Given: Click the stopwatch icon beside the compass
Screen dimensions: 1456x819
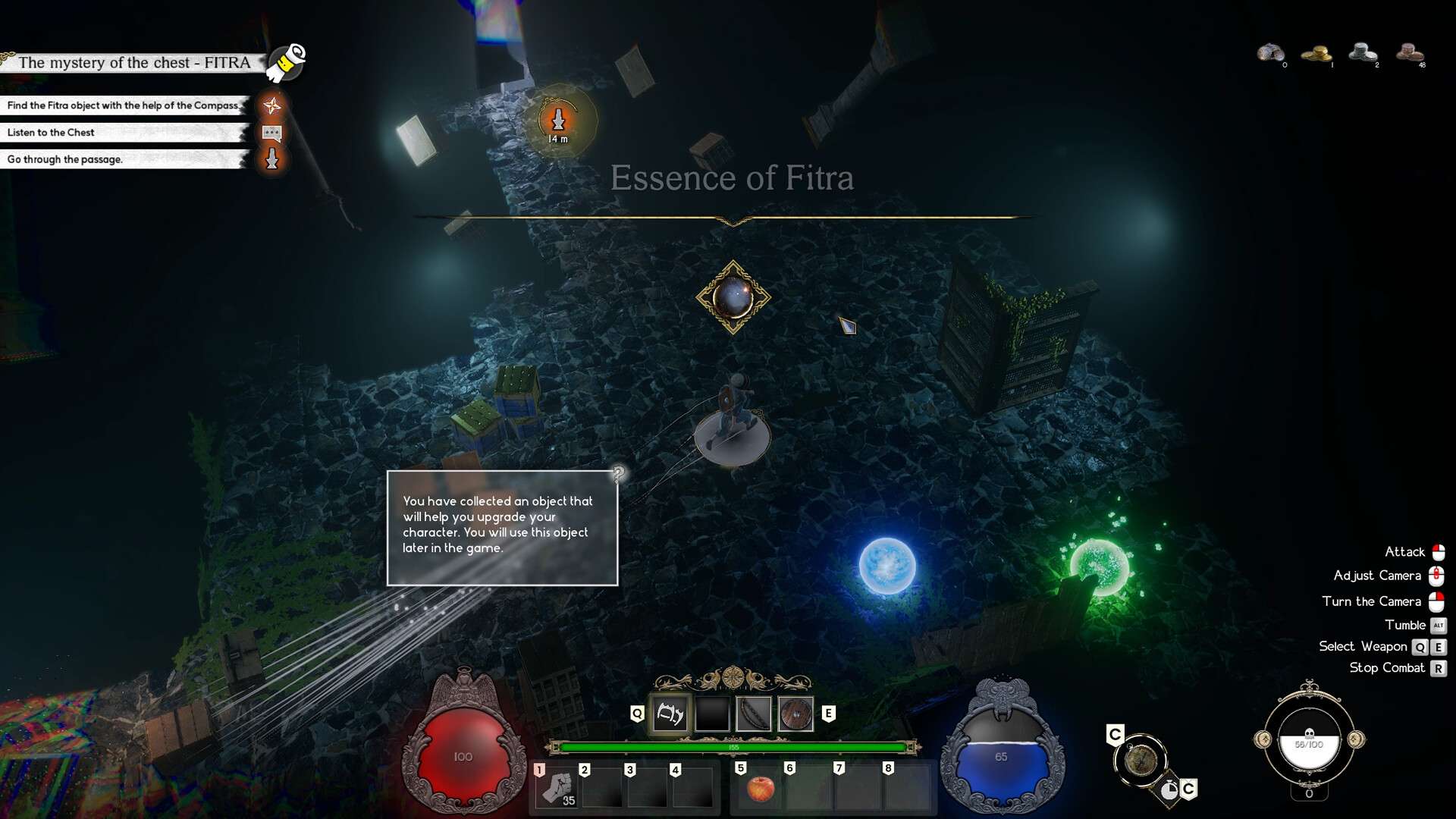Looking at the screenshot, I should (x=1169, y=791).
